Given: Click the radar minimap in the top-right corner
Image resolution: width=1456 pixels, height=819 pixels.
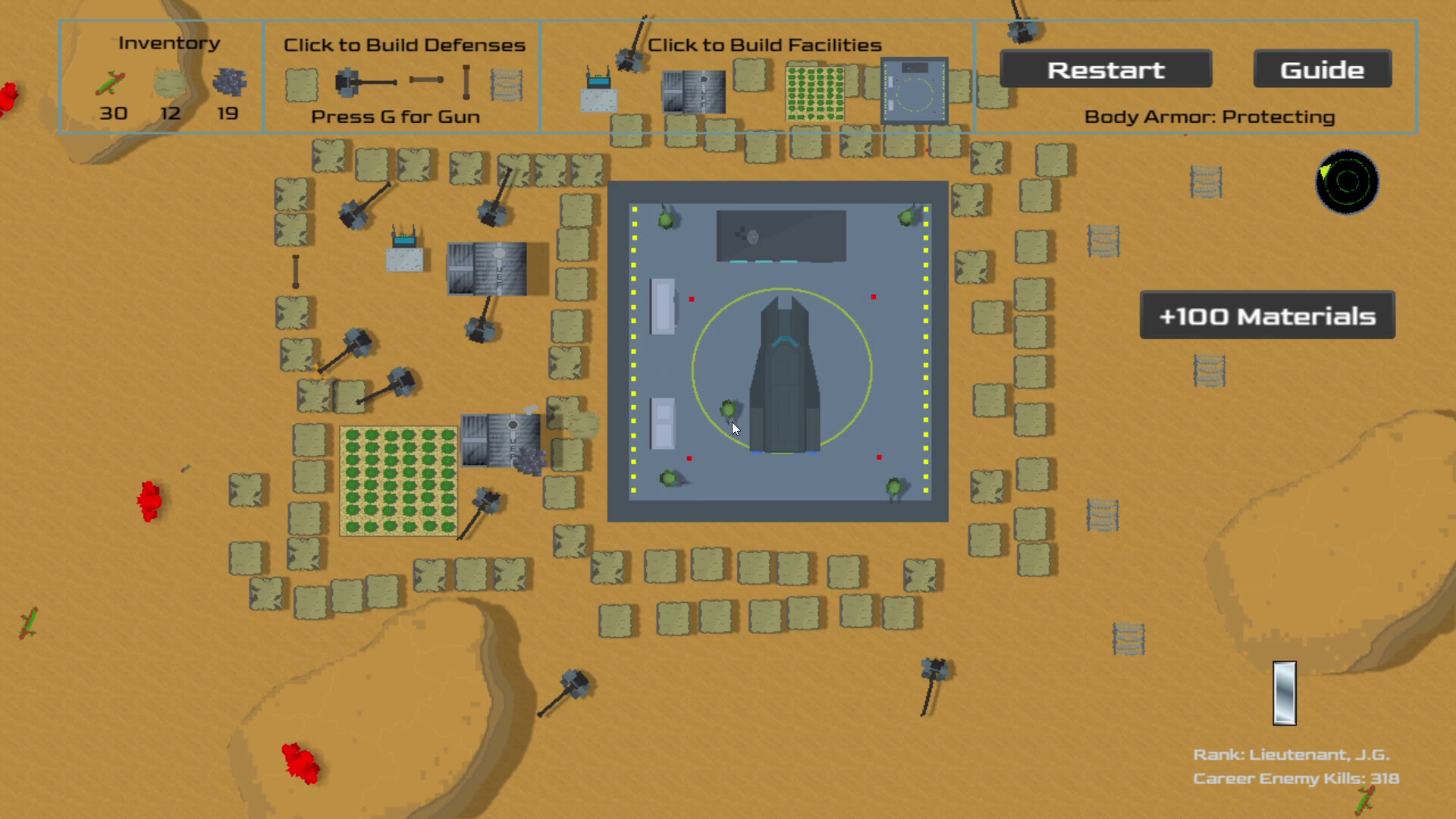Looking at the screenshot, I should click(x=1346, y=183).
